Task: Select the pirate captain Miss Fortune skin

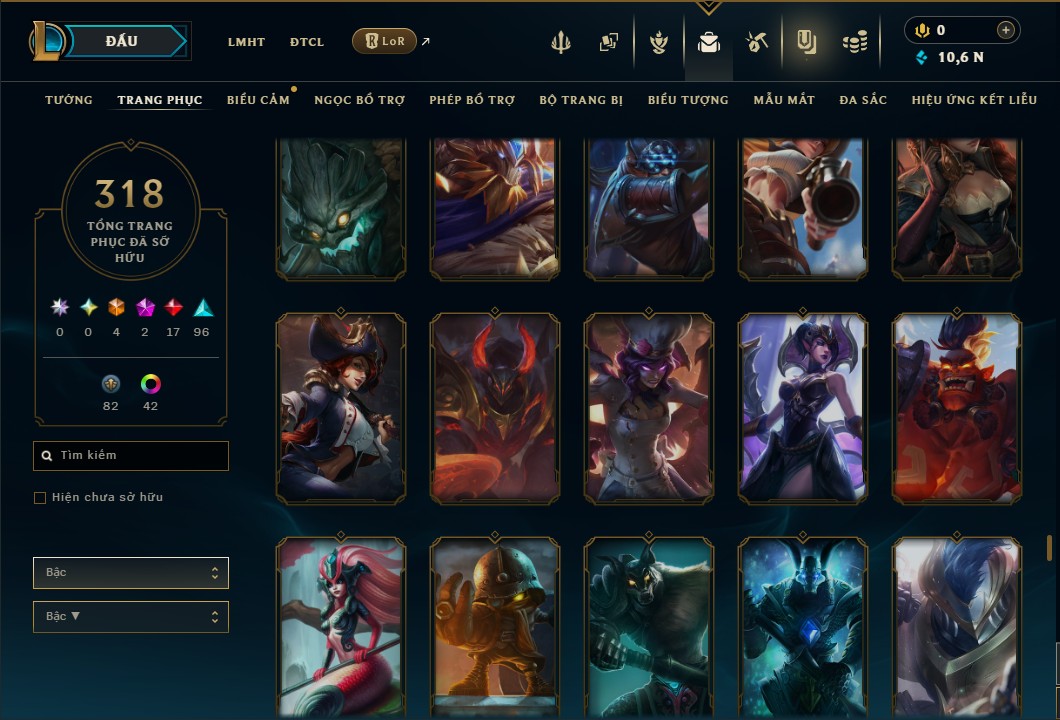Action: tap(341, 407)
